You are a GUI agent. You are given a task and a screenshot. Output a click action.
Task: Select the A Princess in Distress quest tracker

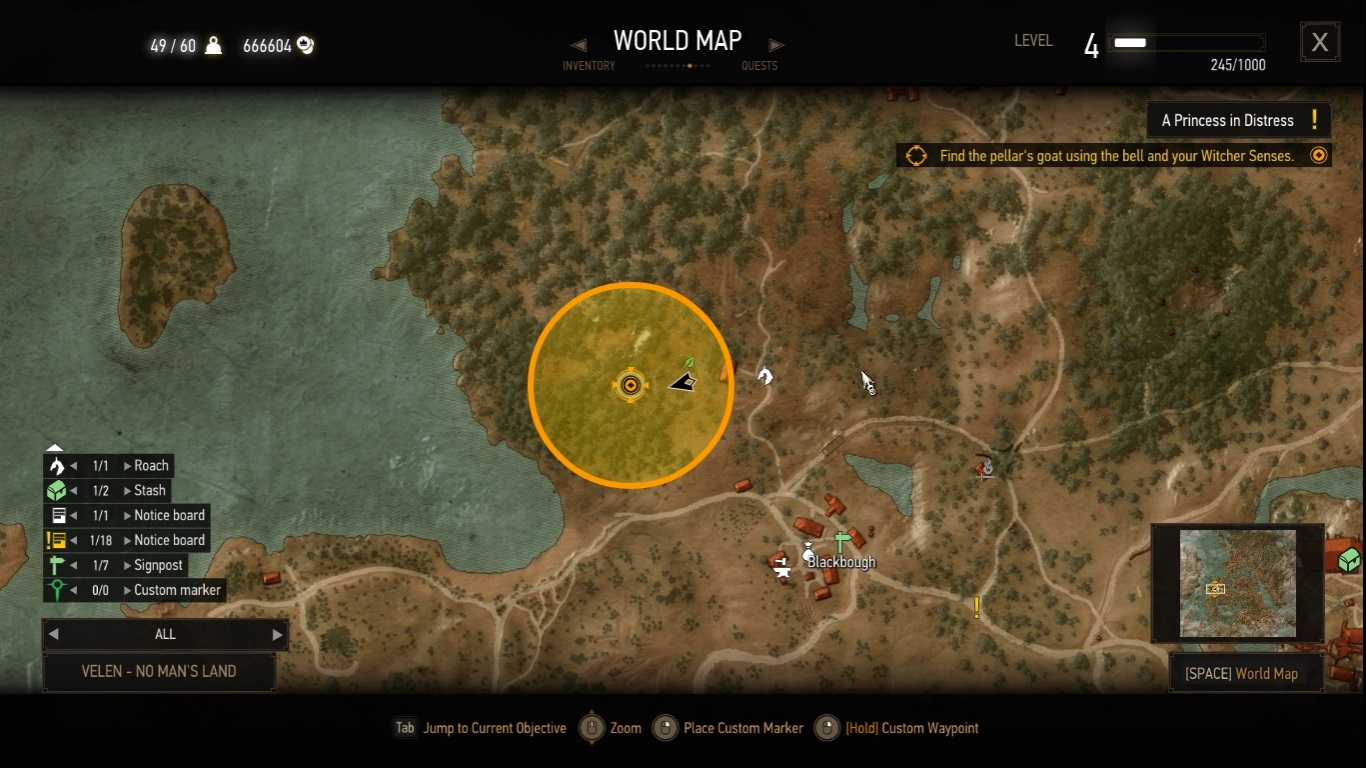(1238, 120)
